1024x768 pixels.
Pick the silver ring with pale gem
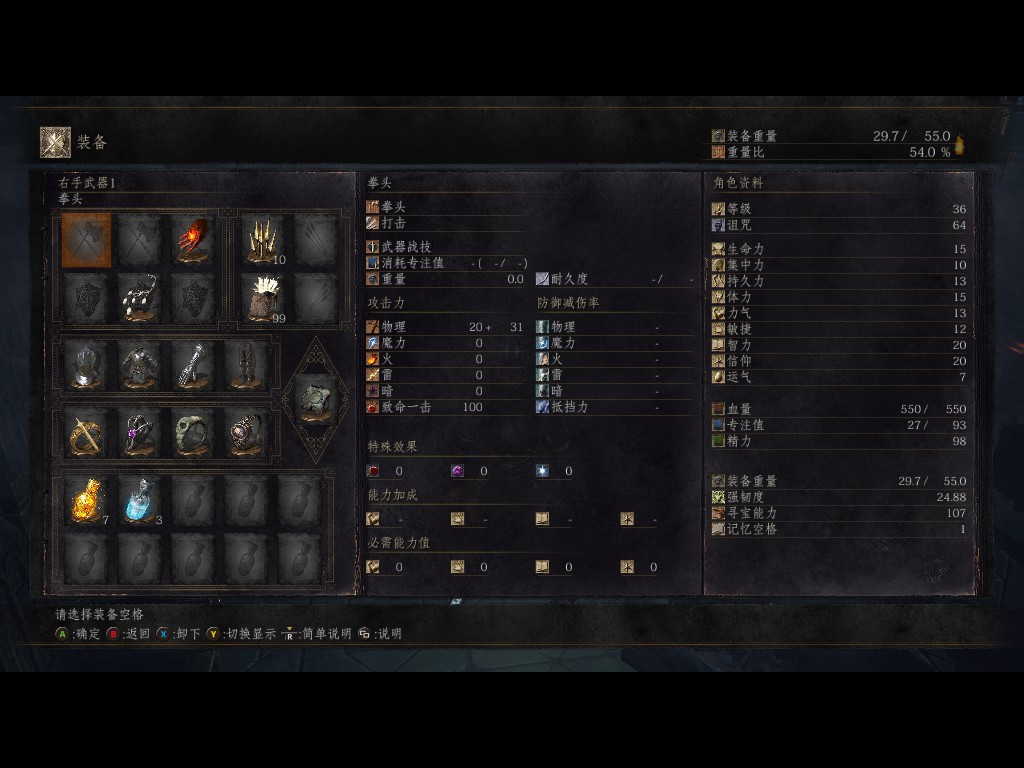[x=247, y=433]
